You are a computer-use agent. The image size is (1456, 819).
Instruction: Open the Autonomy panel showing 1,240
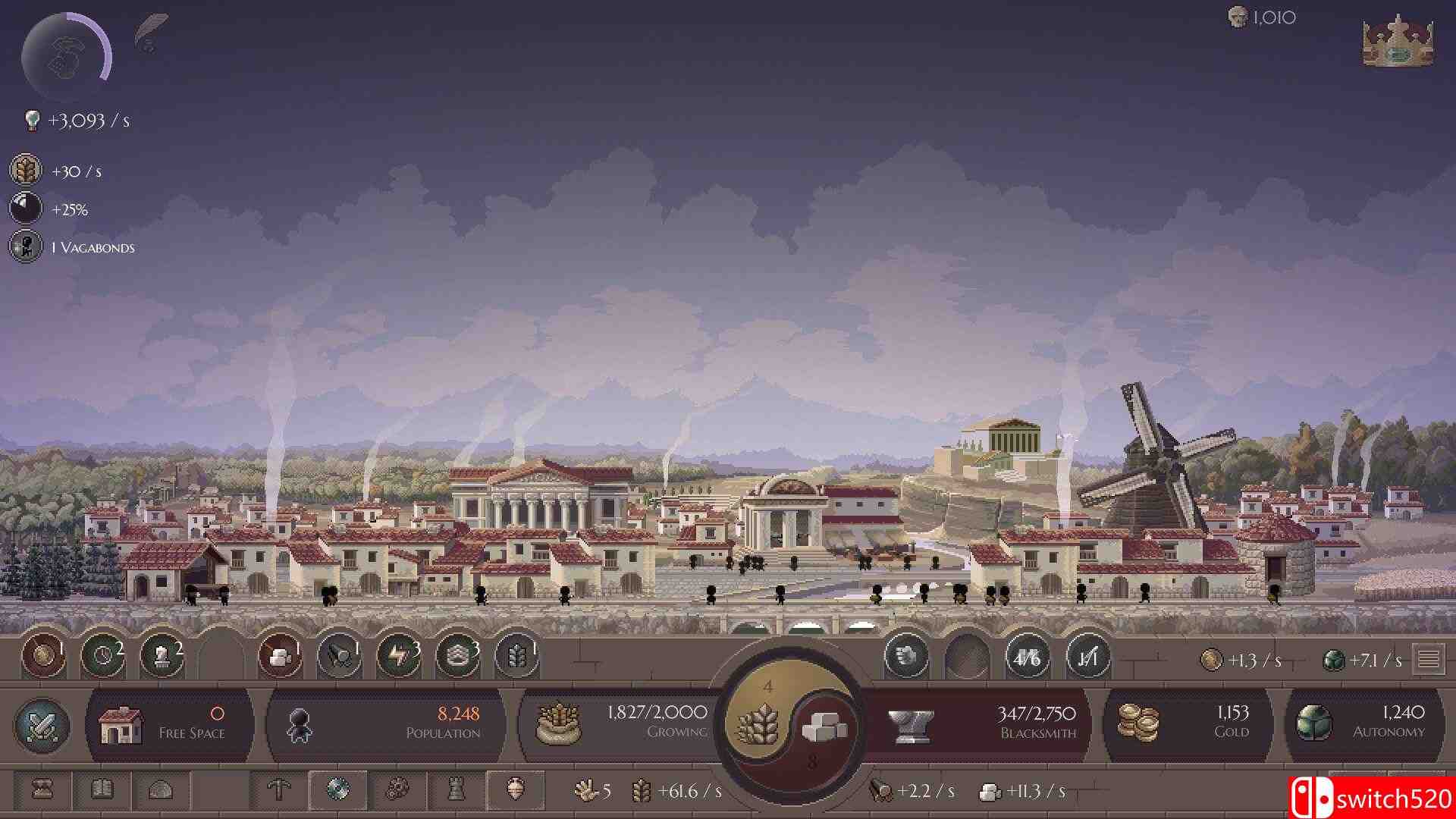[1365, 724]
